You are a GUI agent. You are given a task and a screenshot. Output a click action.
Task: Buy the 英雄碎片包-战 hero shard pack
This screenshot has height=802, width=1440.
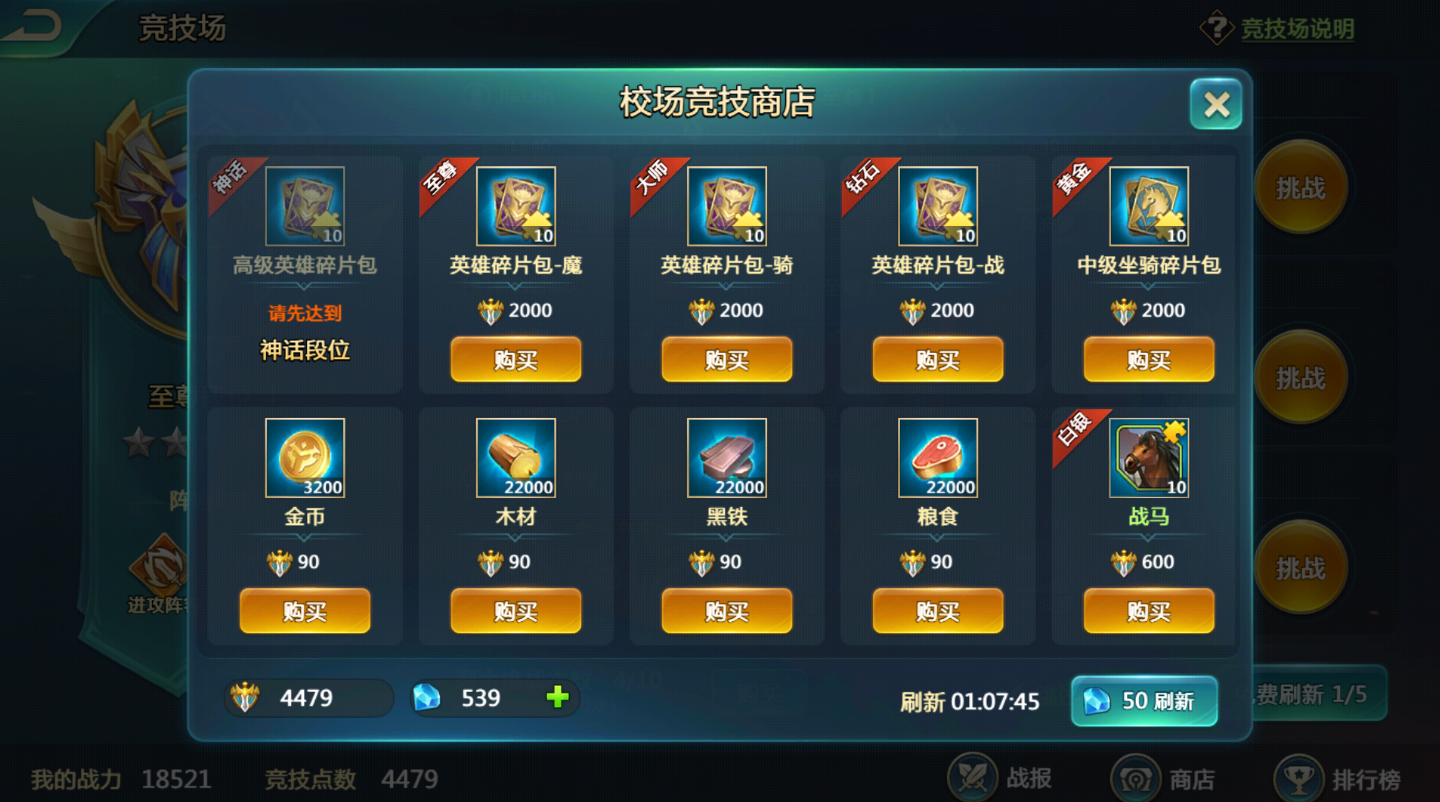[938, 359]
